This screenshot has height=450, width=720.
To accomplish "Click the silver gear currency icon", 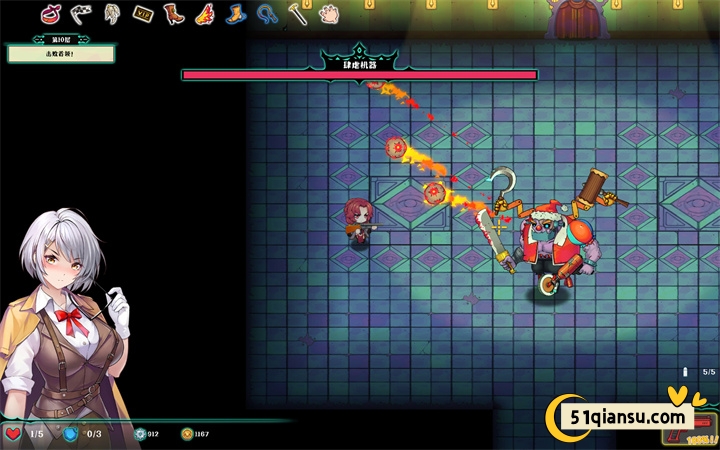I will tap(140, 434).
